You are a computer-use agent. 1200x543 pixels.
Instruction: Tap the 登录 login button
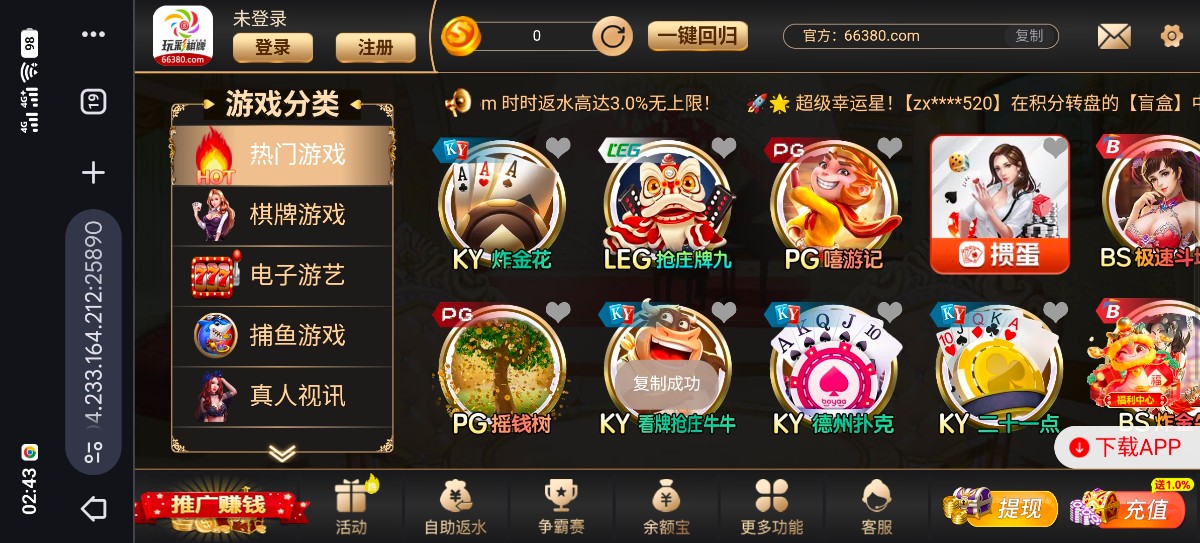coord(272,47)
